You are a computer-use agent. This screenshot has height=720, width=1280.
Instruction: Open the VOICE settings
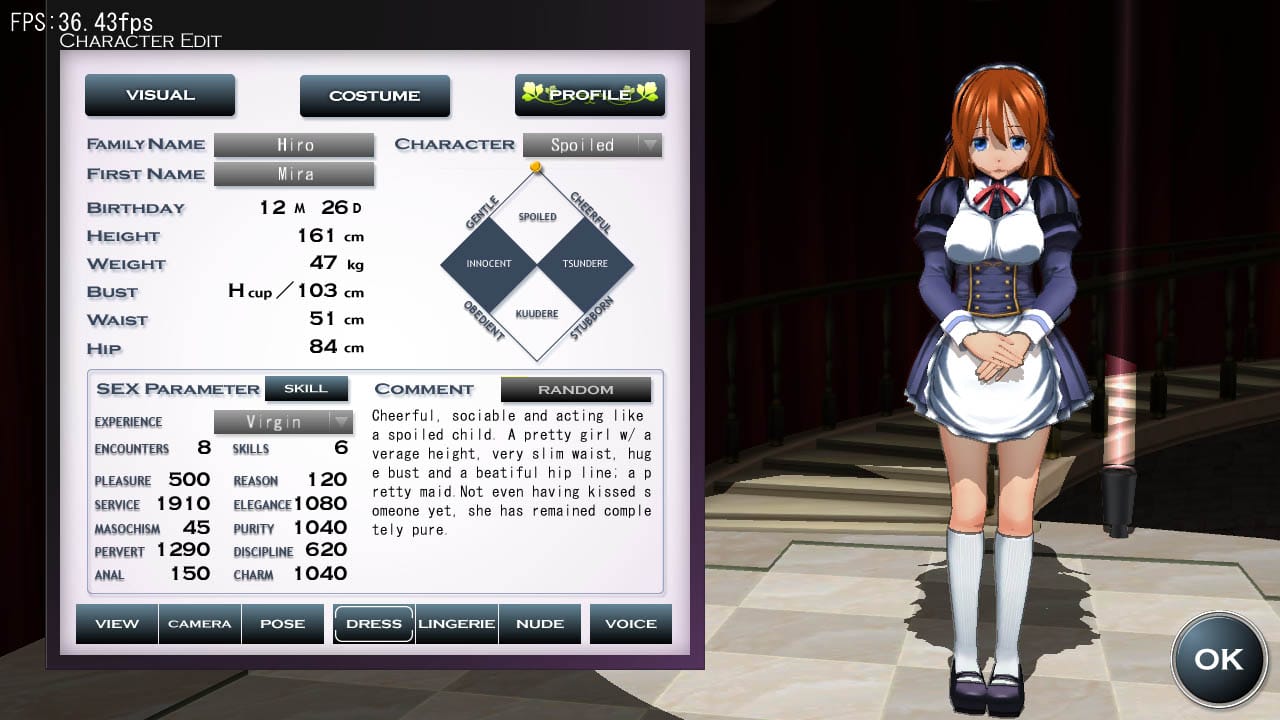630,623
